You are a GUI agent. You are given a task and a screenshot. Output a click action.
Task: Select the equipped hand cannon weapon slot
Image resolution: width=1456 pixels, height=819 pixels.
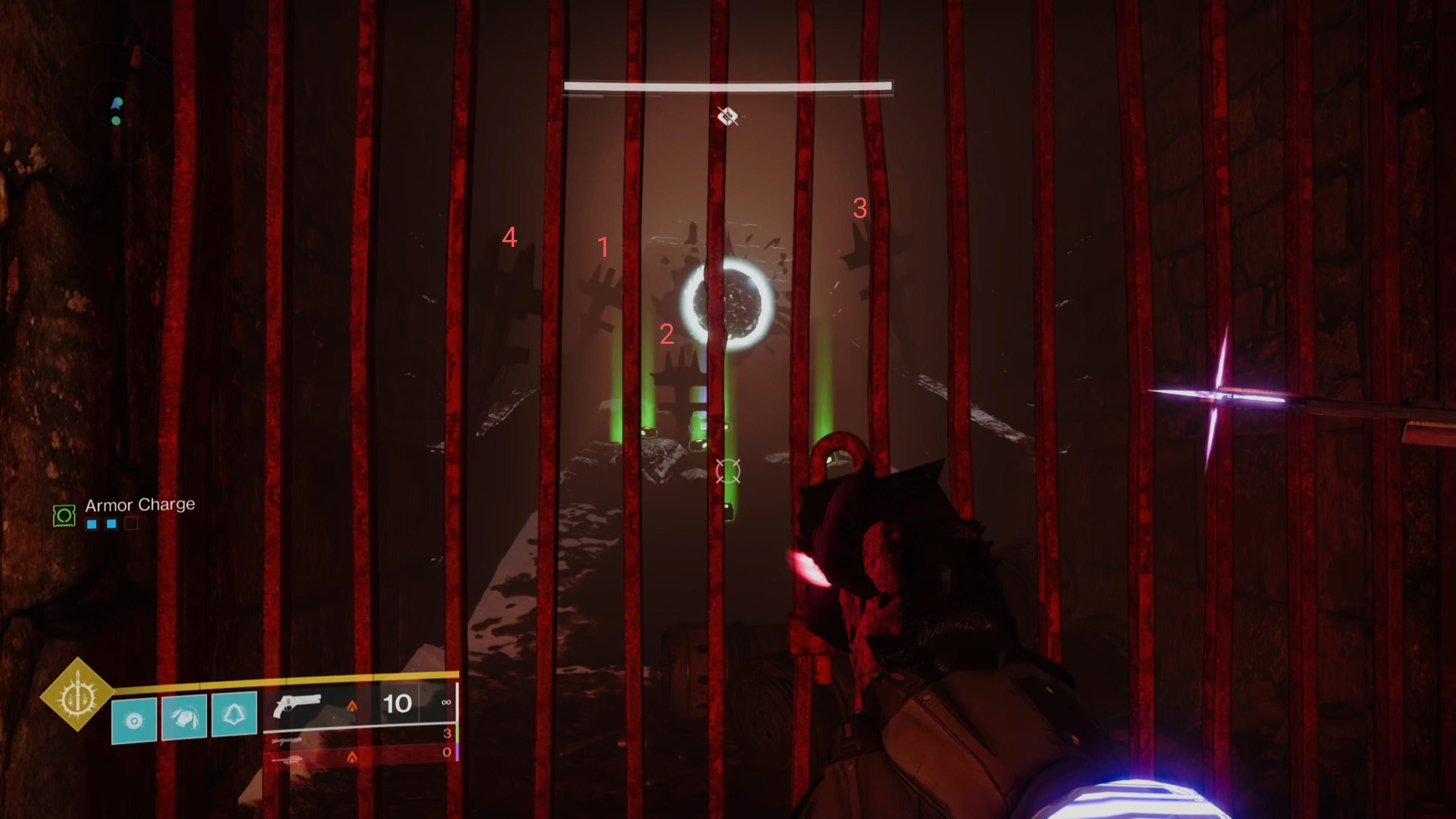click(x=297, y=705)
